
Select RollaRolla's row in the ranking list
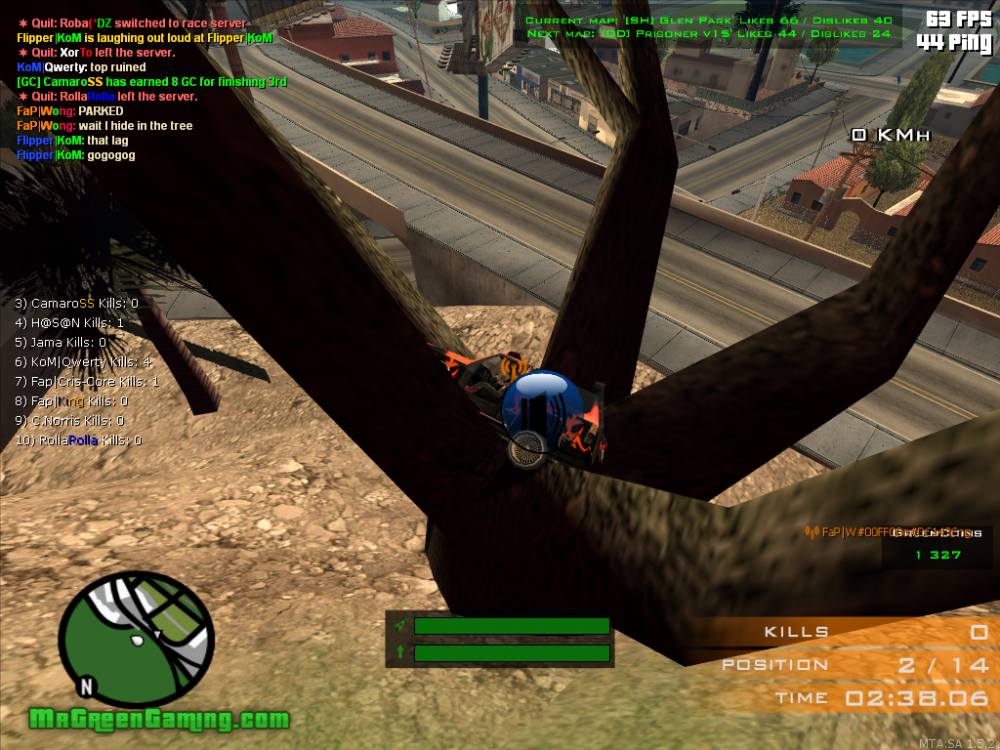point(78,440)
